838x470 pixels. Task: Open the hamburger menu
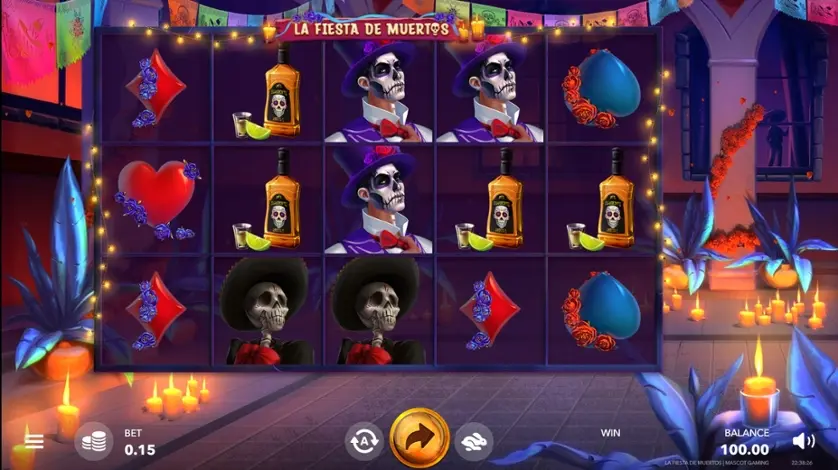(x=35, y=441)
